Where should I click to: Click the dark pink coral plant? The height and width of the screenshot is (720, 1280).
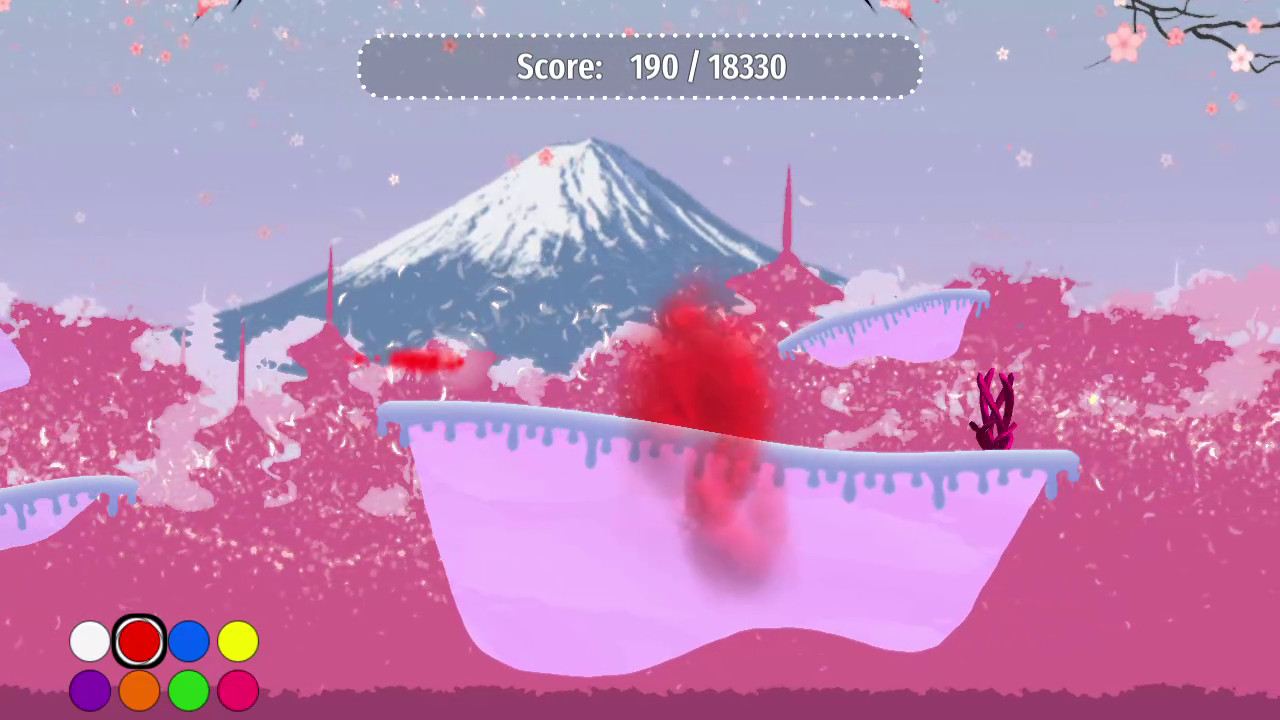[x=995, y=410]
